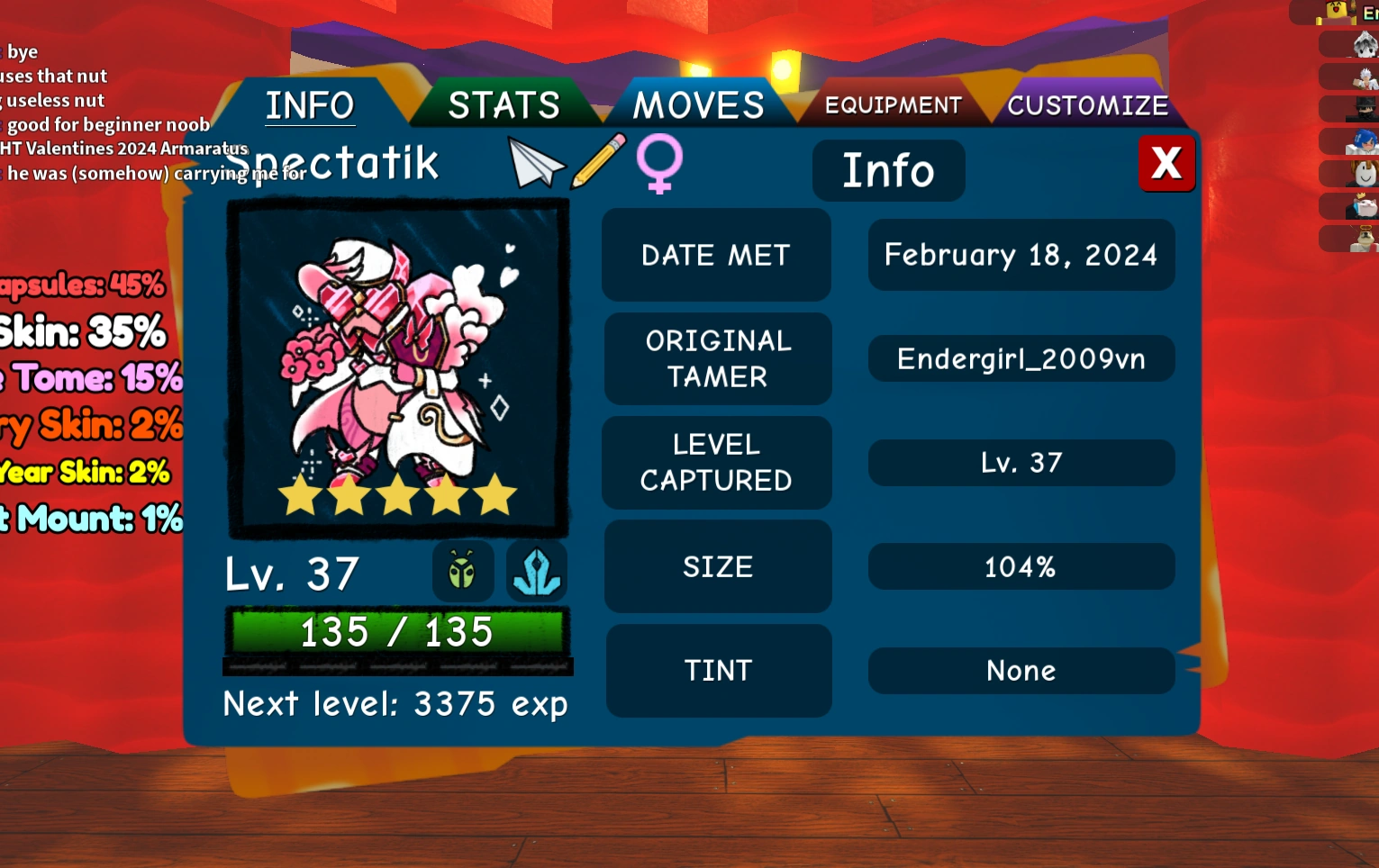Viewport: 1379px width, 868px height.
Task: Click the green beetle icon below the portrait
Action: [462, 571]
